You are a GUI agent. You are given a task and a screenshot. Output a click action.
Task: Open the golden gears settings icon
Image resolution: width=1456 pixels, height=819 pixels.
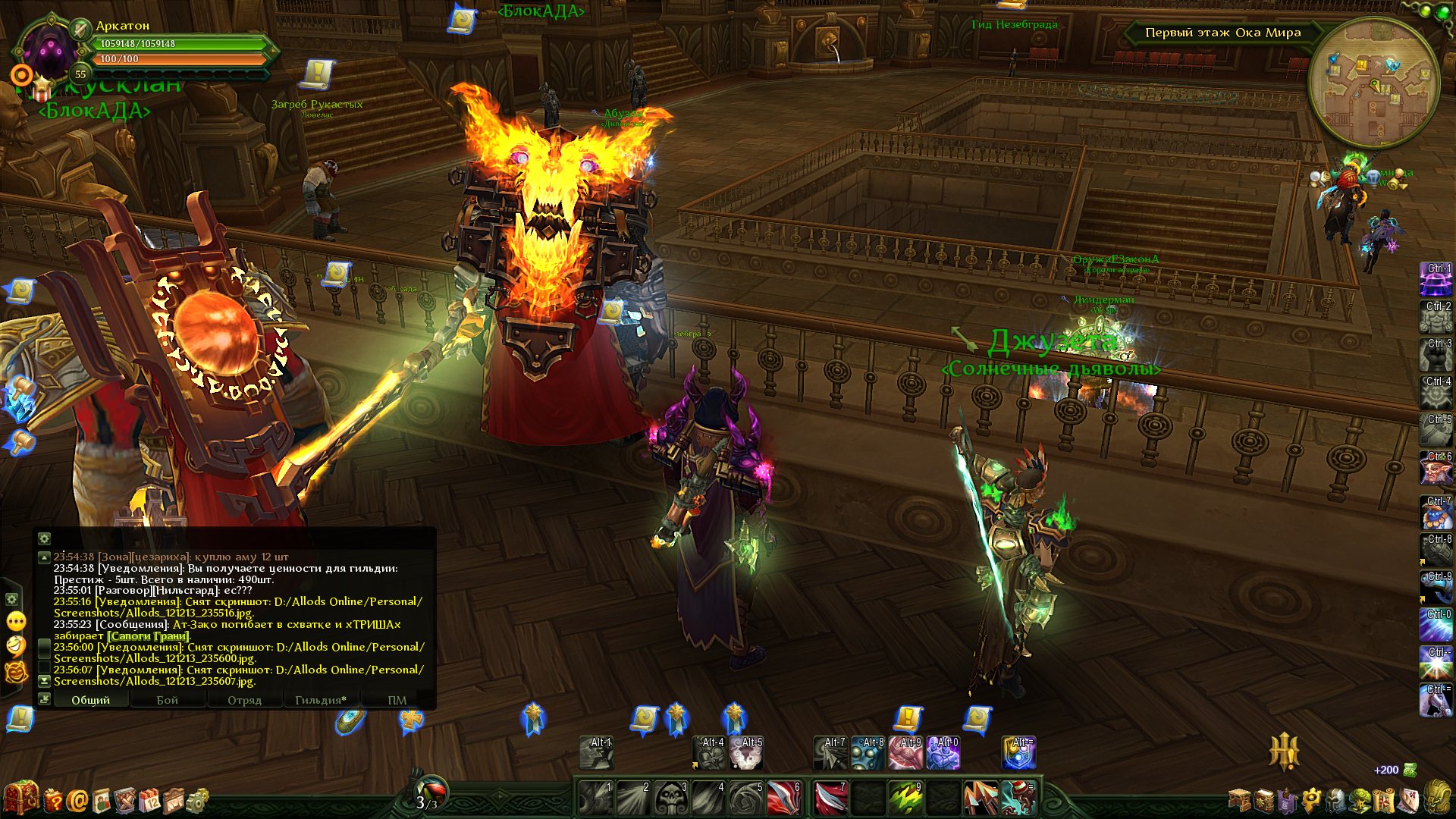197,800
